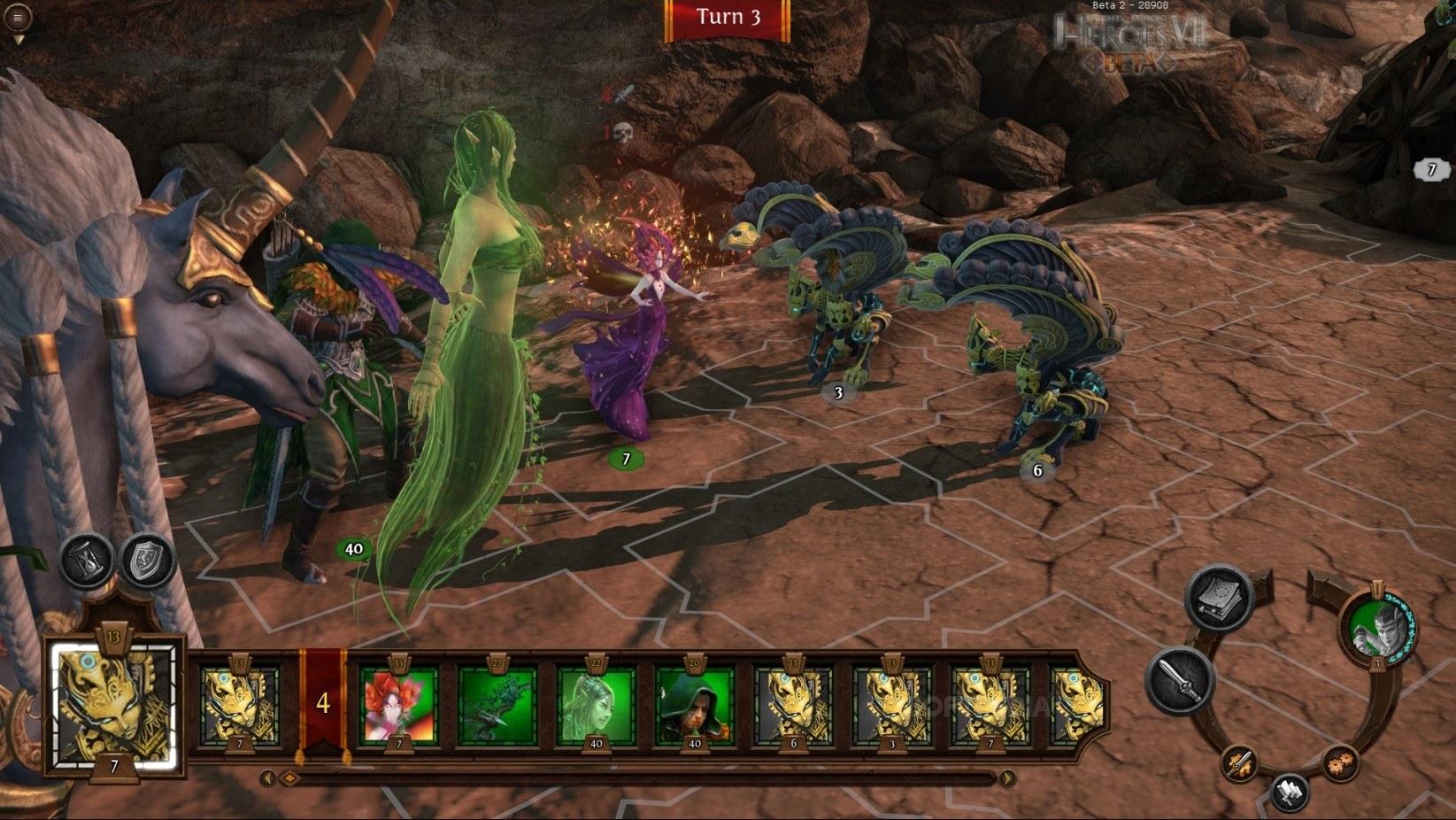The height and width of the screenshot is (820, 1456).
Task: Pick the hooded hunter portrait in turn order
Action: coord(694,704)
